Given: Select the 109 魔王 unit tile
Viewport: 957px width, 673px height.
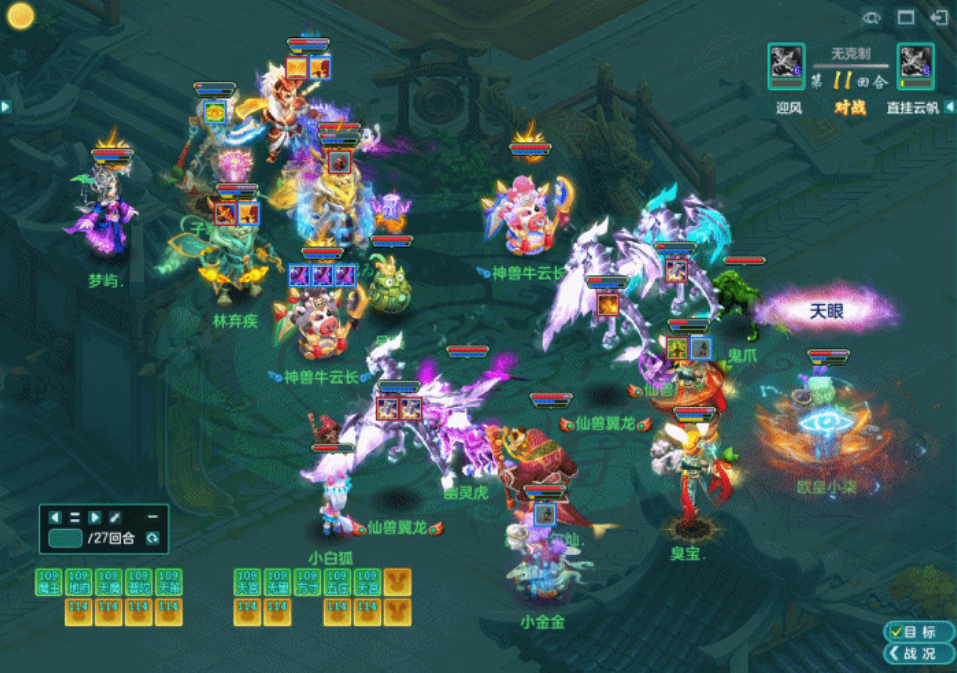Looking at the screenshot, I should click(48, 582).
